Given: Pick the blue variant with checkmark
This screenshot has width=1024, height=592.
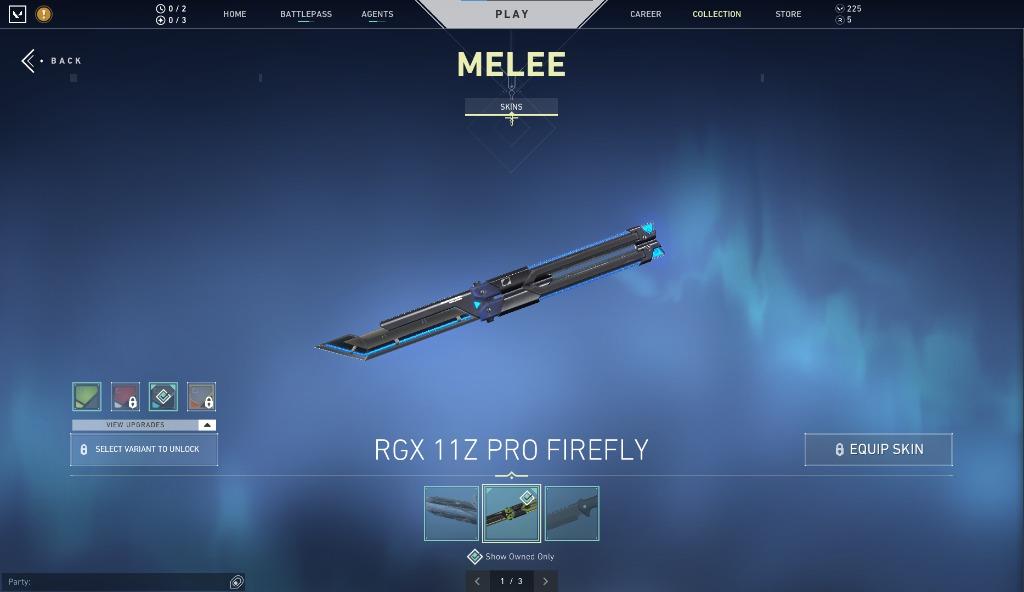Looking at the screenshot, I should click(x=163, y=397).
